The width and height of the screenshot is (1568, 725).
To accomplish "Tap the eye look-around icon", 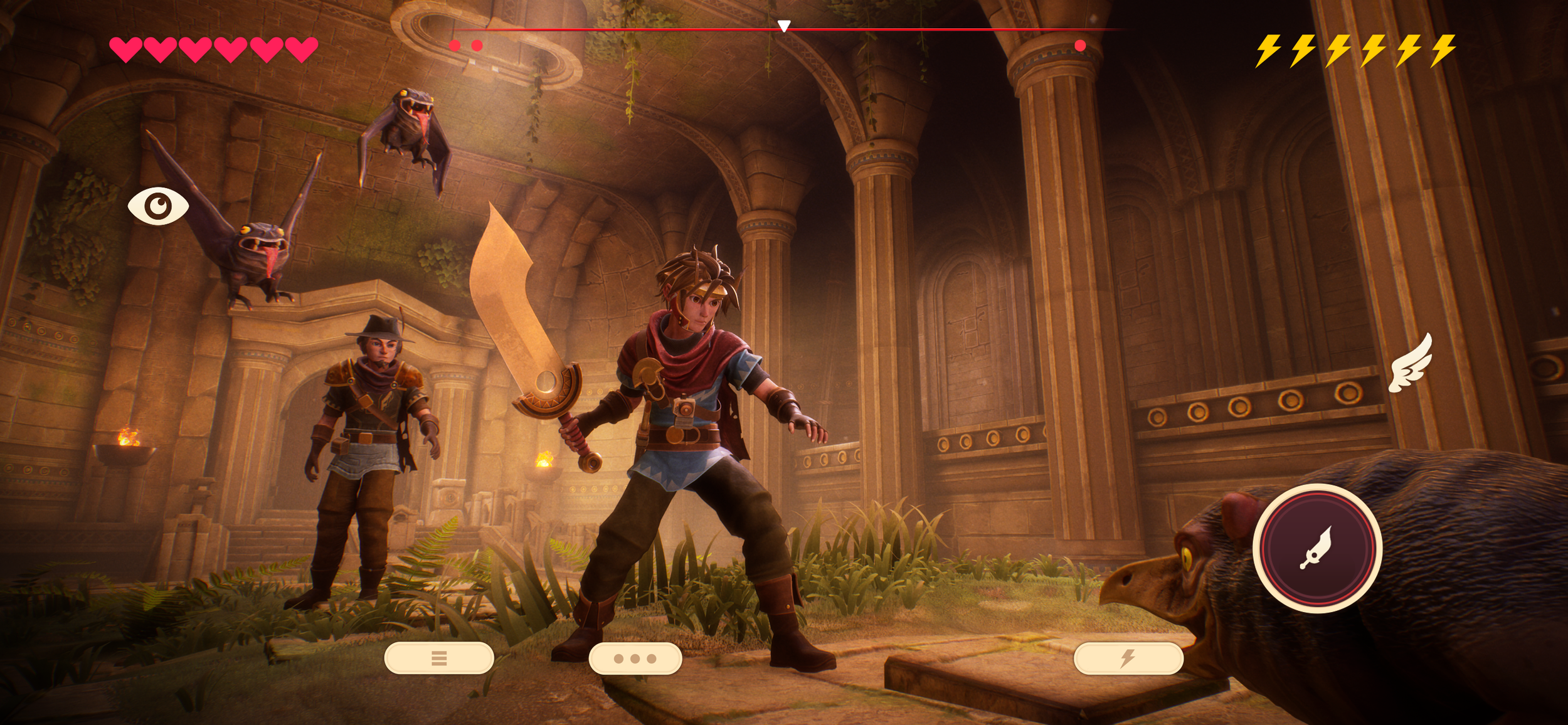I will coord(158,206).
